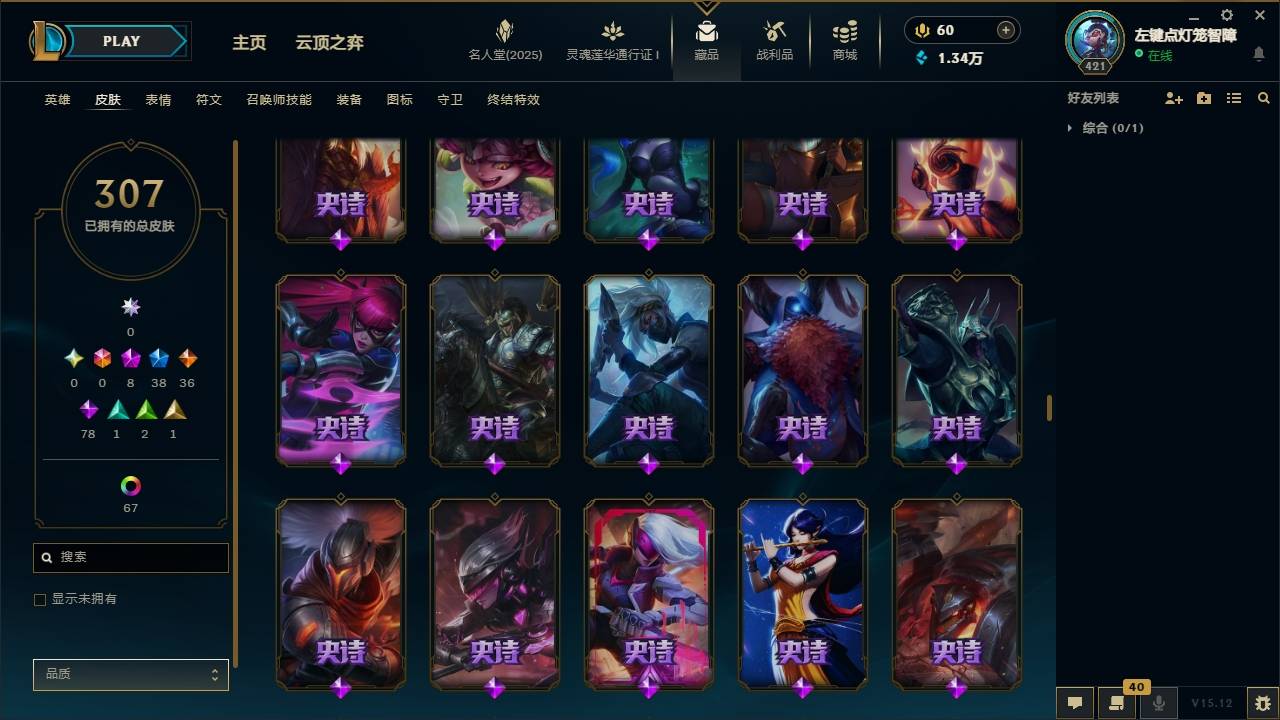Image resolution: width=1280 pixels, height=720 pixels.
Task: Enable the 显示未拥有 checkbox
Action: point(40,599)
